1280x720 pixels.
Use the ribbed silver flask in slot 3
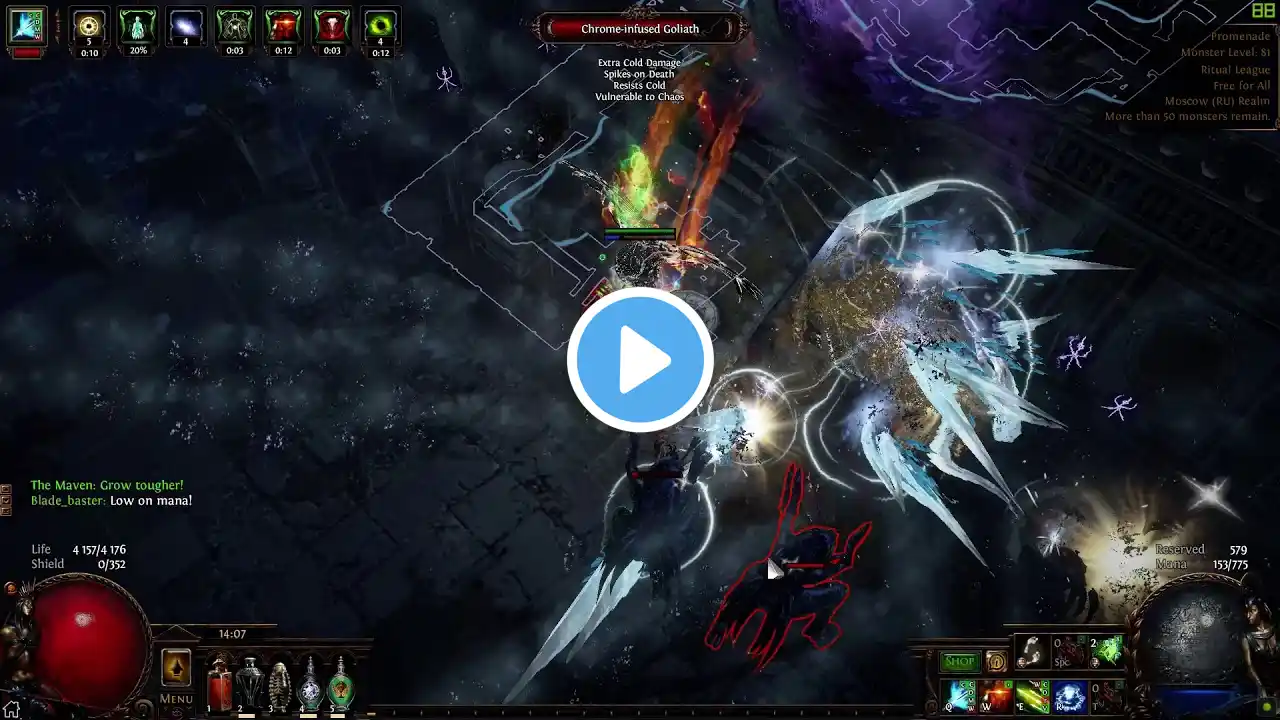(x=280, y=685)
